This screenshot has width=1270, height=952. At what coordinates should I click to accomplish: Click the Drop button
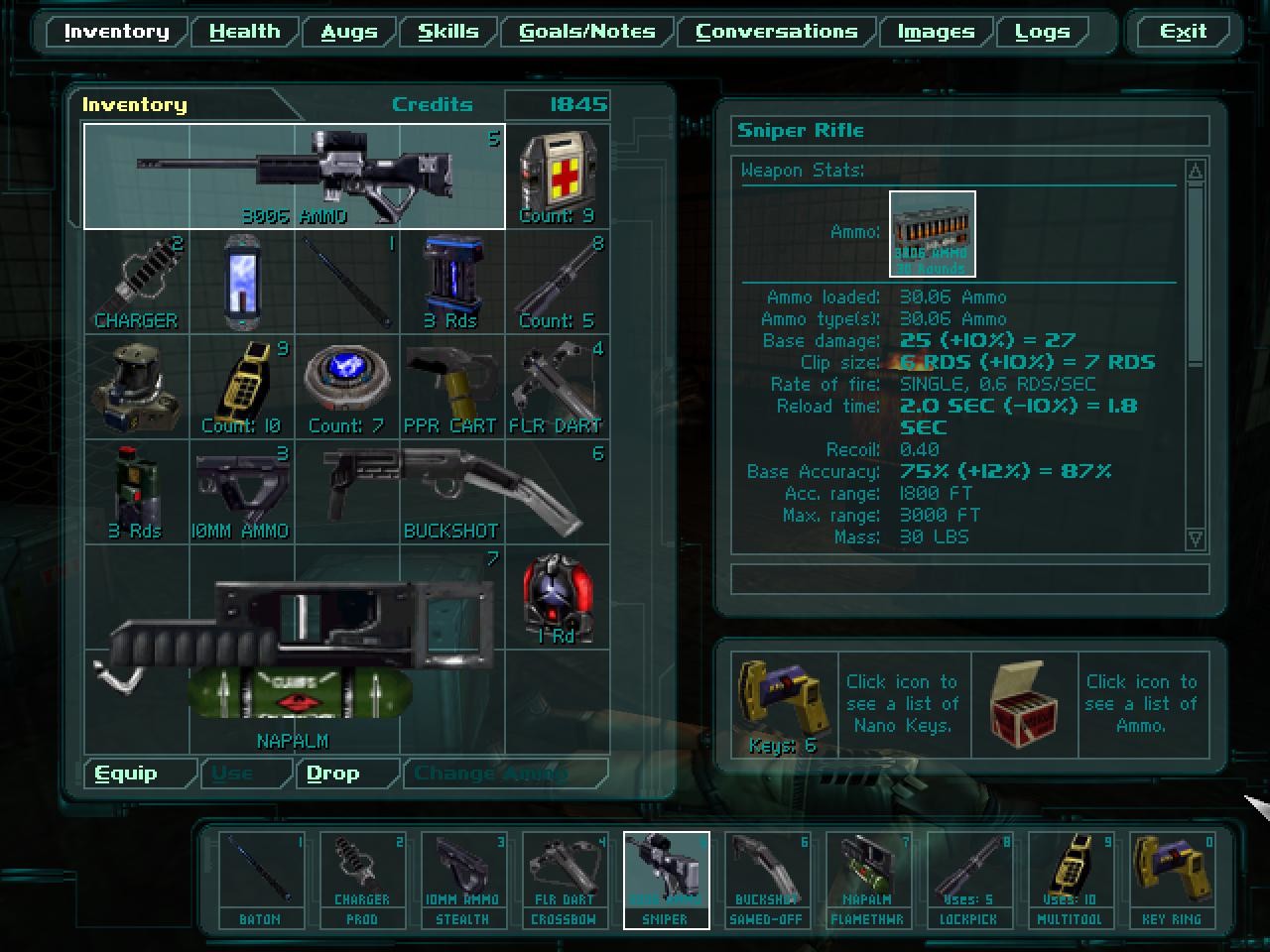click(x=331, y=773)
